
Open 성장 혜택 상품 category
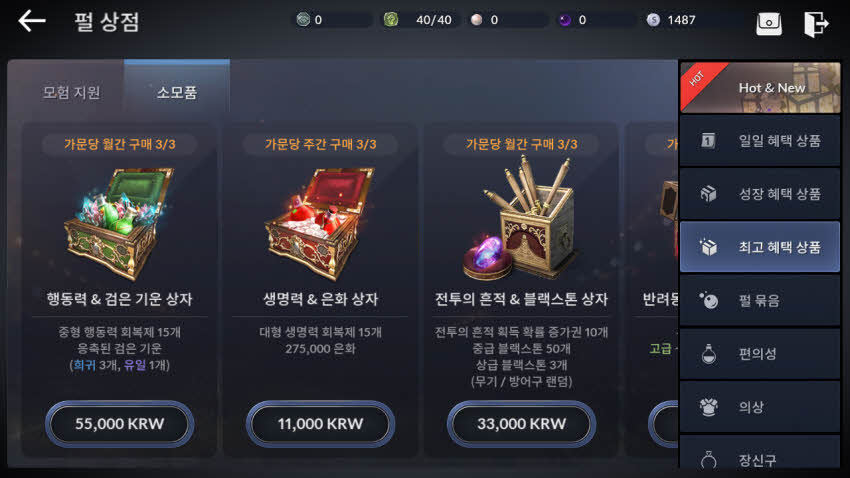point(760,194)
